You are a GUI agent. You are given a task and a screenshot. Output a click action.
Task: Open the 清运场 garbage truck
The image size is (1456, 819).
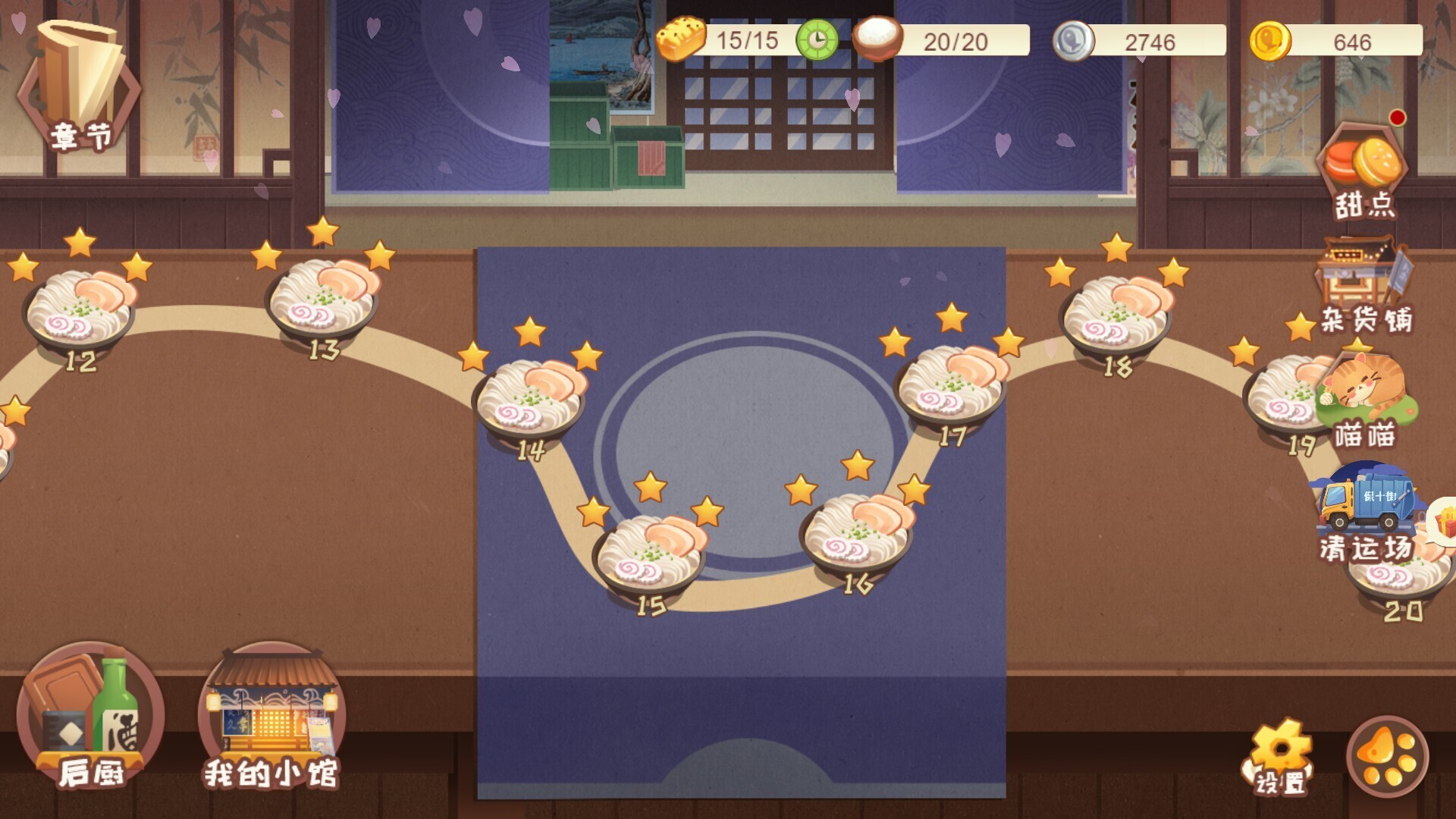1367,512
